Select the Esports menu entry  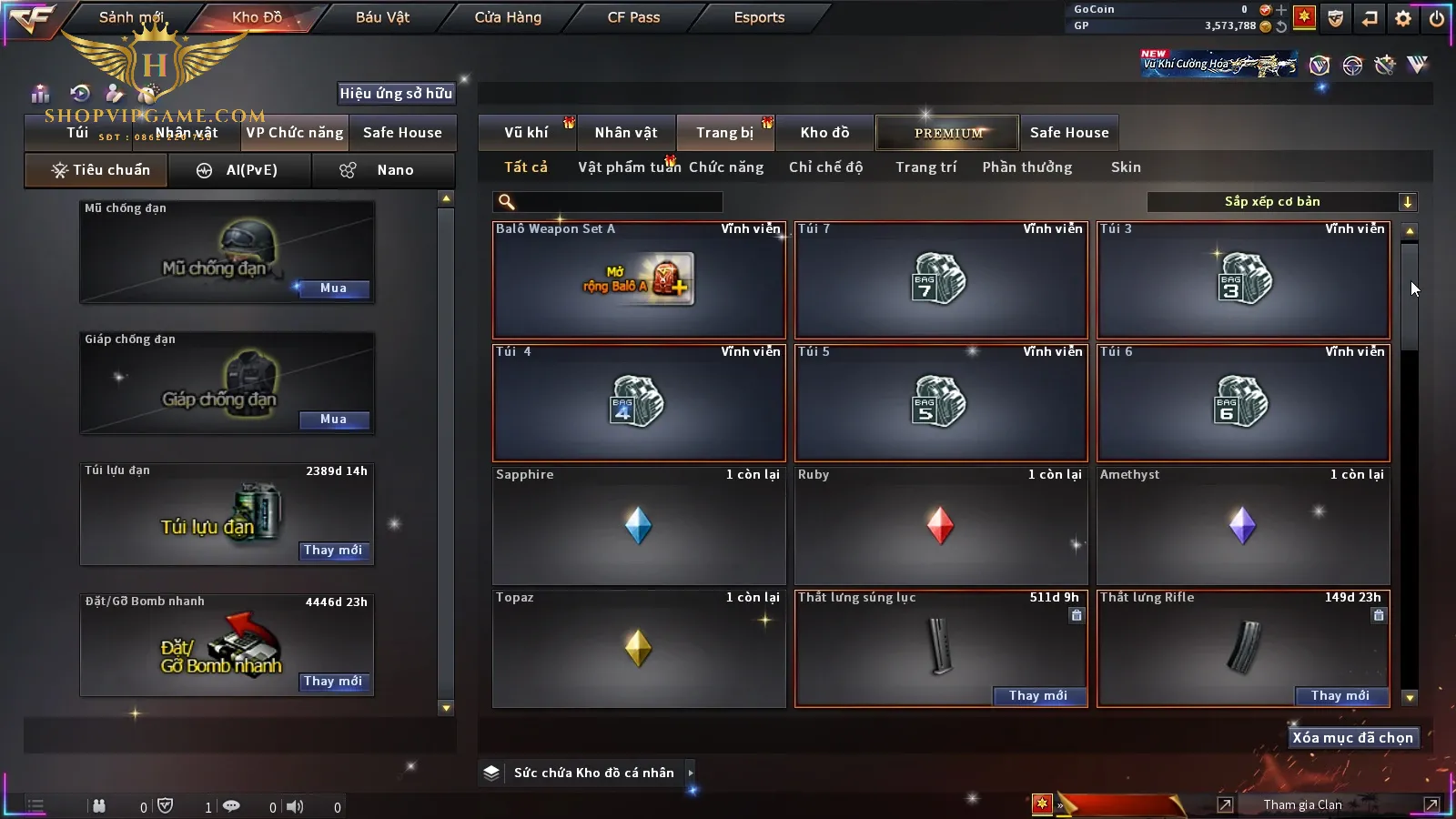(x=759, y=17)
